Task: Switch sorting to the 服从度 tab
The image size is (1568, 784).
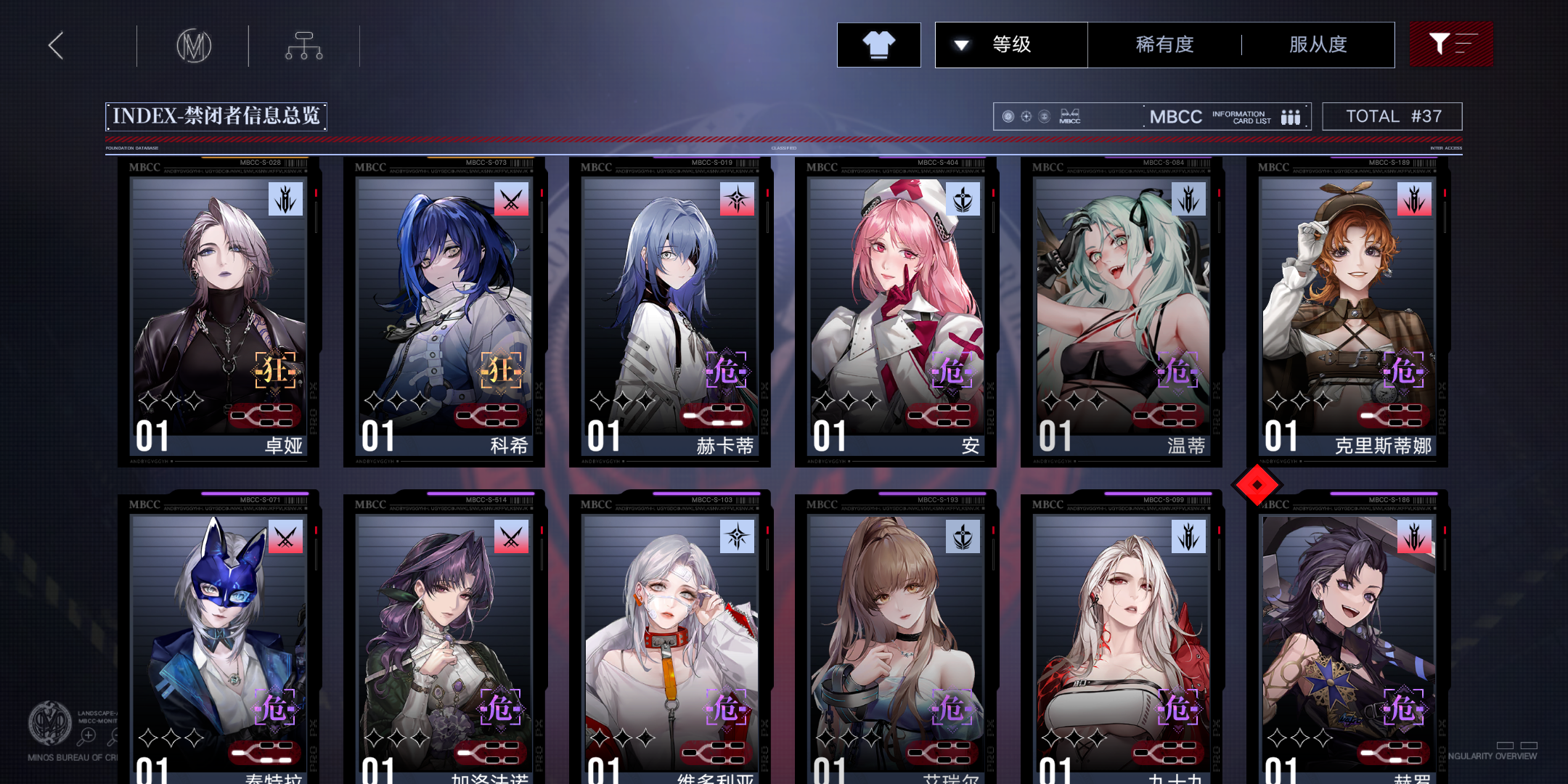Action: click(1318, 44)
